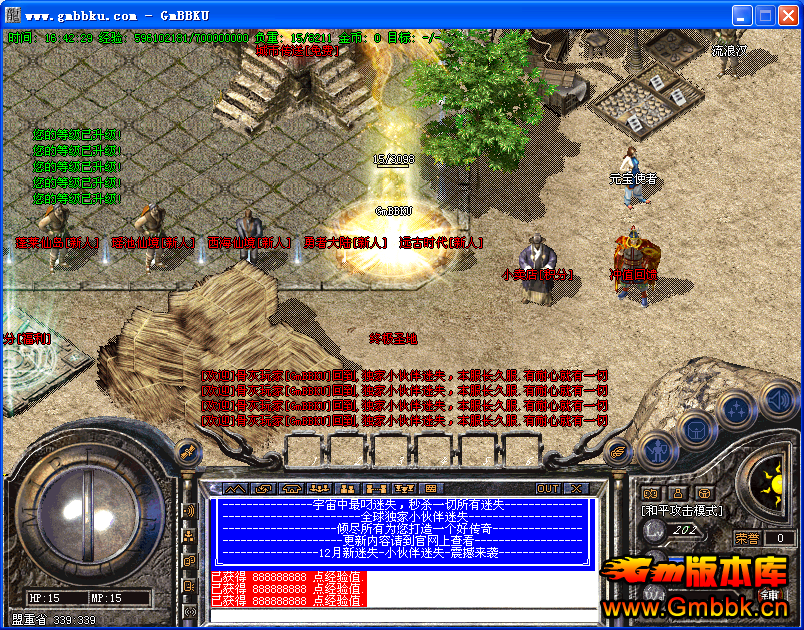Click the sound-wave chat filter icon
The image size is (804, 630).
187,511
